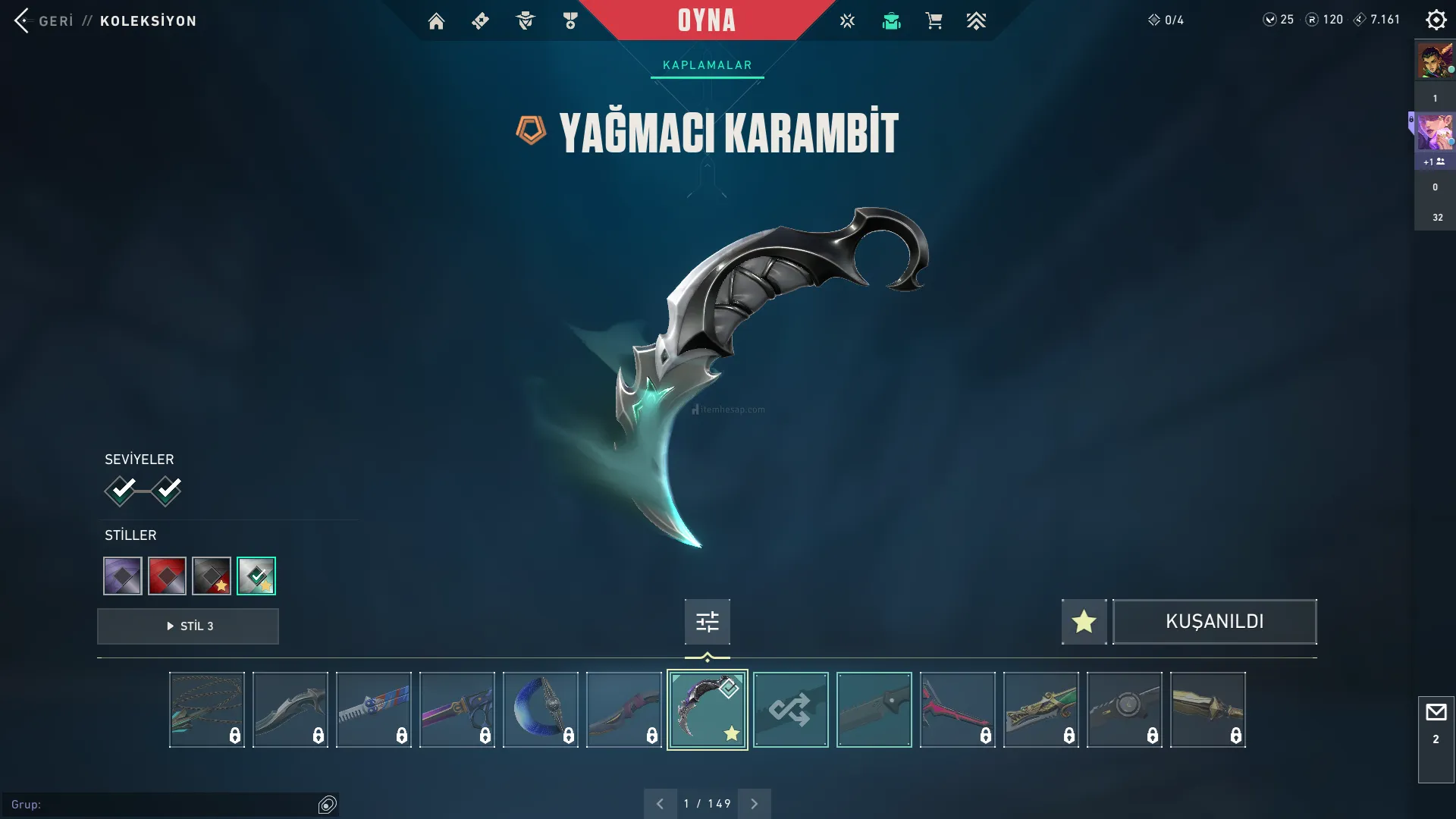Choose the purple style variant swatch

point(123,576)
